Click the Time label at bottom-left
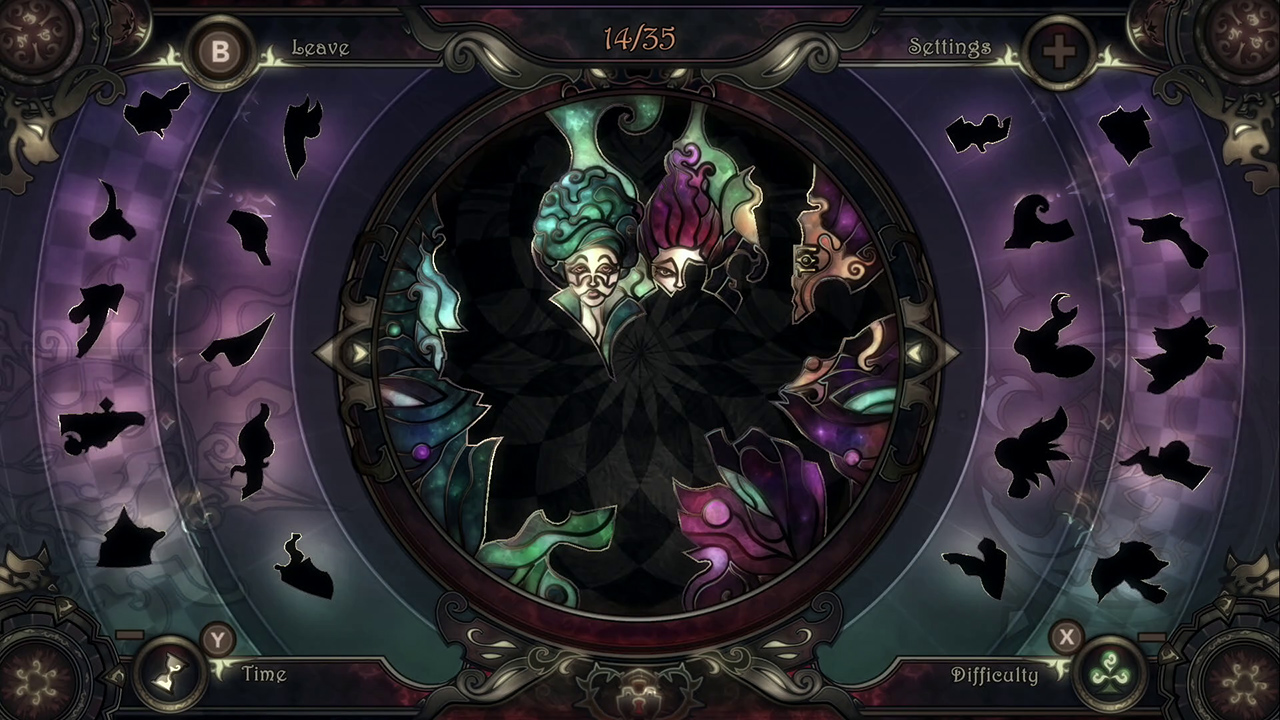Screen dimensions: 1280x720 coord(263,675)
